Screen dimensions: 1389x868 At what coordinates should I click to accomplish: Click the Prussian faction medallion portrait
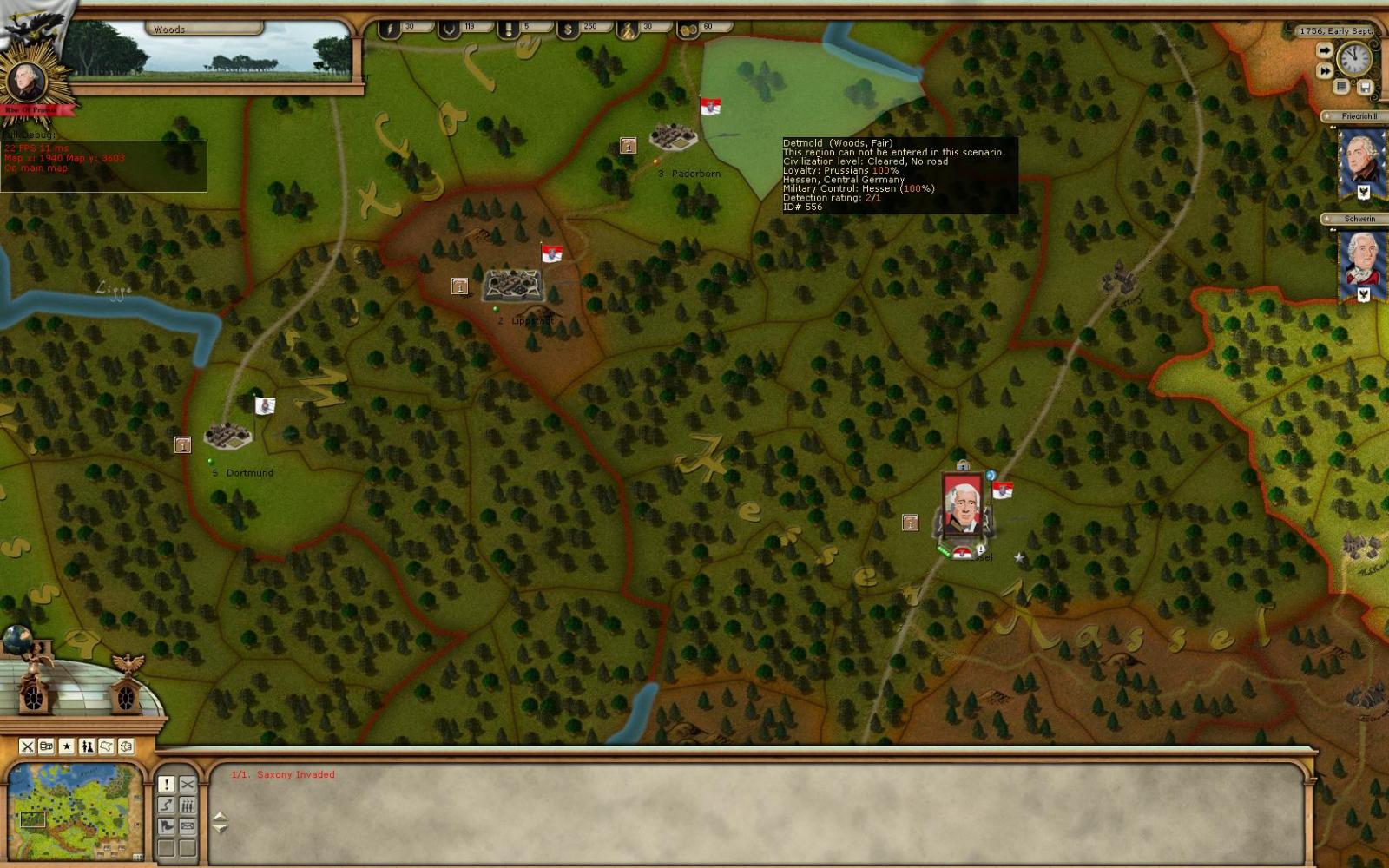pyautogui.click(x=28, y=82)
